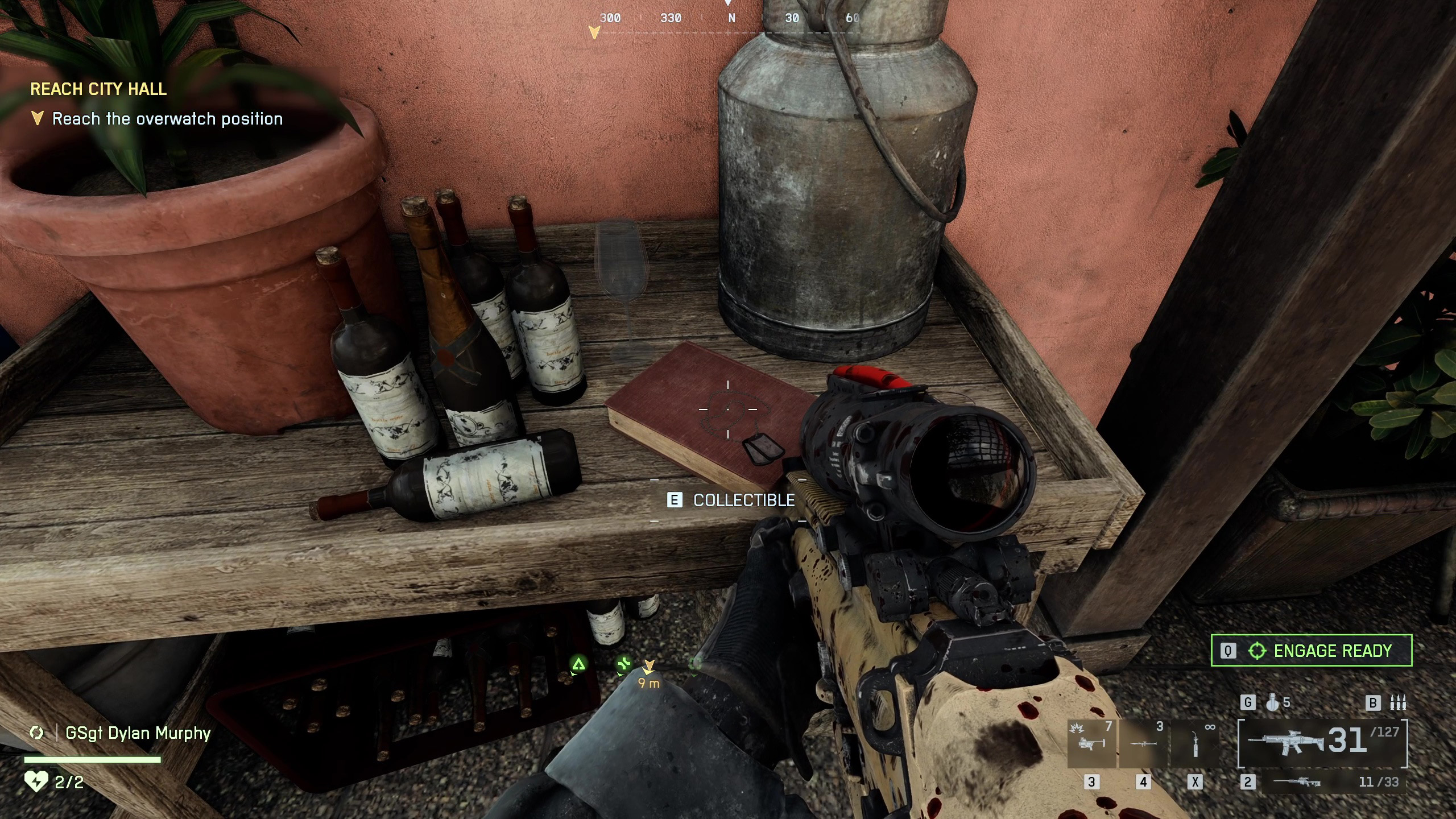
Task: Select the rocket launcher gadget slot
Action: (1143, 743)
